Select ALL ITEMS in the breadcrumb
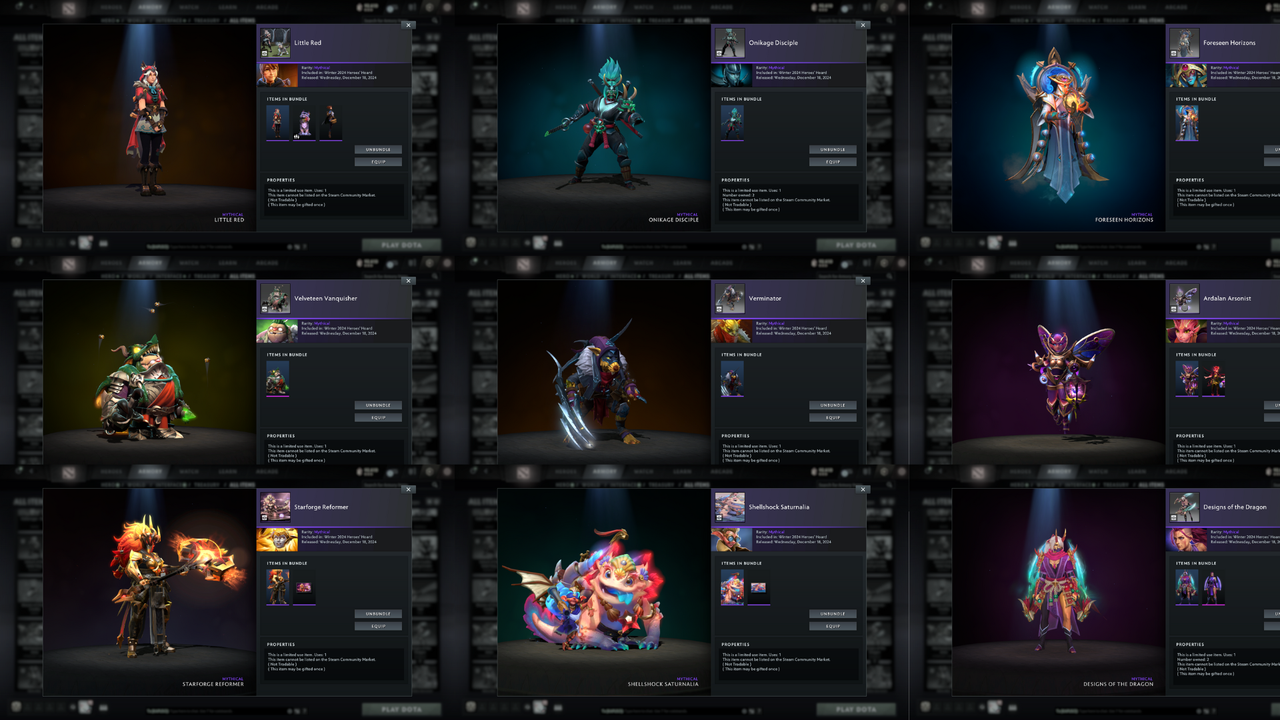 [x=241, y=19]
